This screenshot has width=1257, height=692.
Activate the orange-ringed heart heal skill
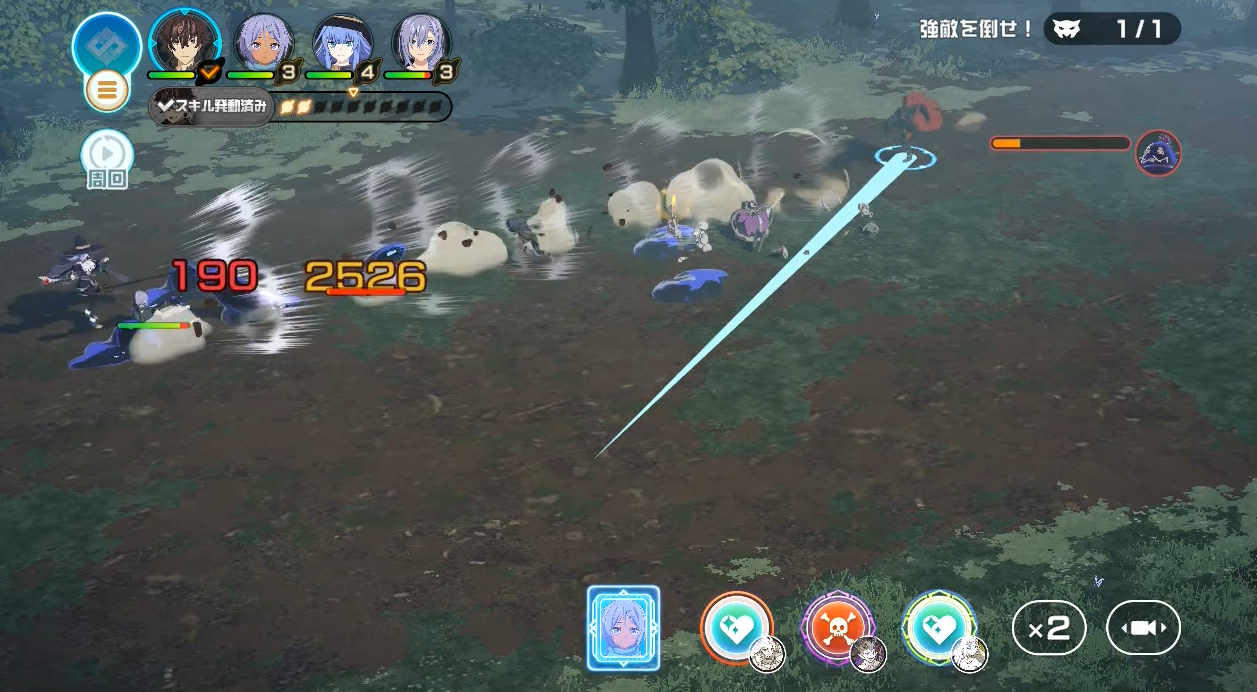[x=736, y=628]
